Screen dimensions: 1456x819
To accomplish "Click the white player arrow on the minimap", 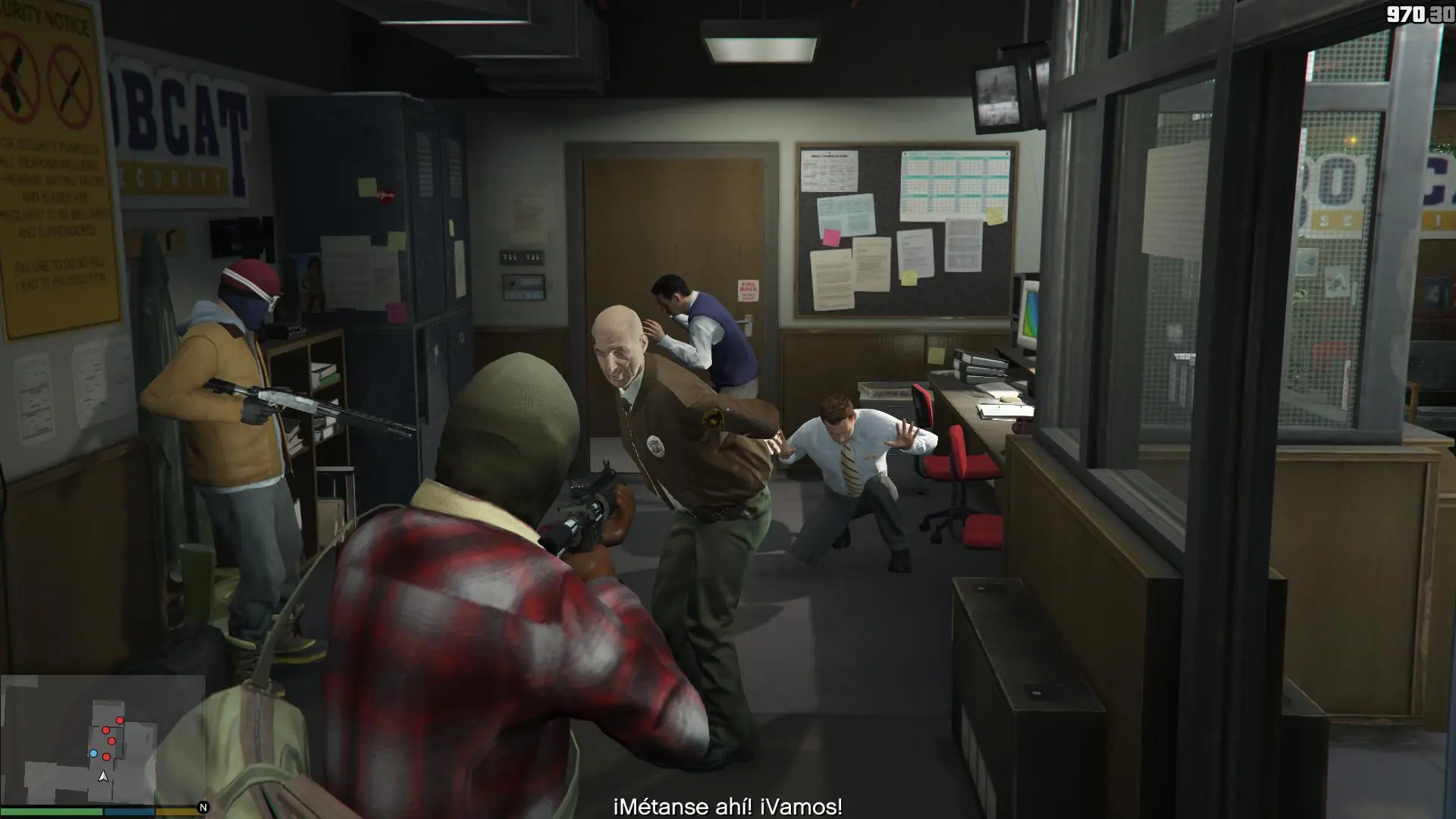I will pyautogui.click(x=103, y=777).
